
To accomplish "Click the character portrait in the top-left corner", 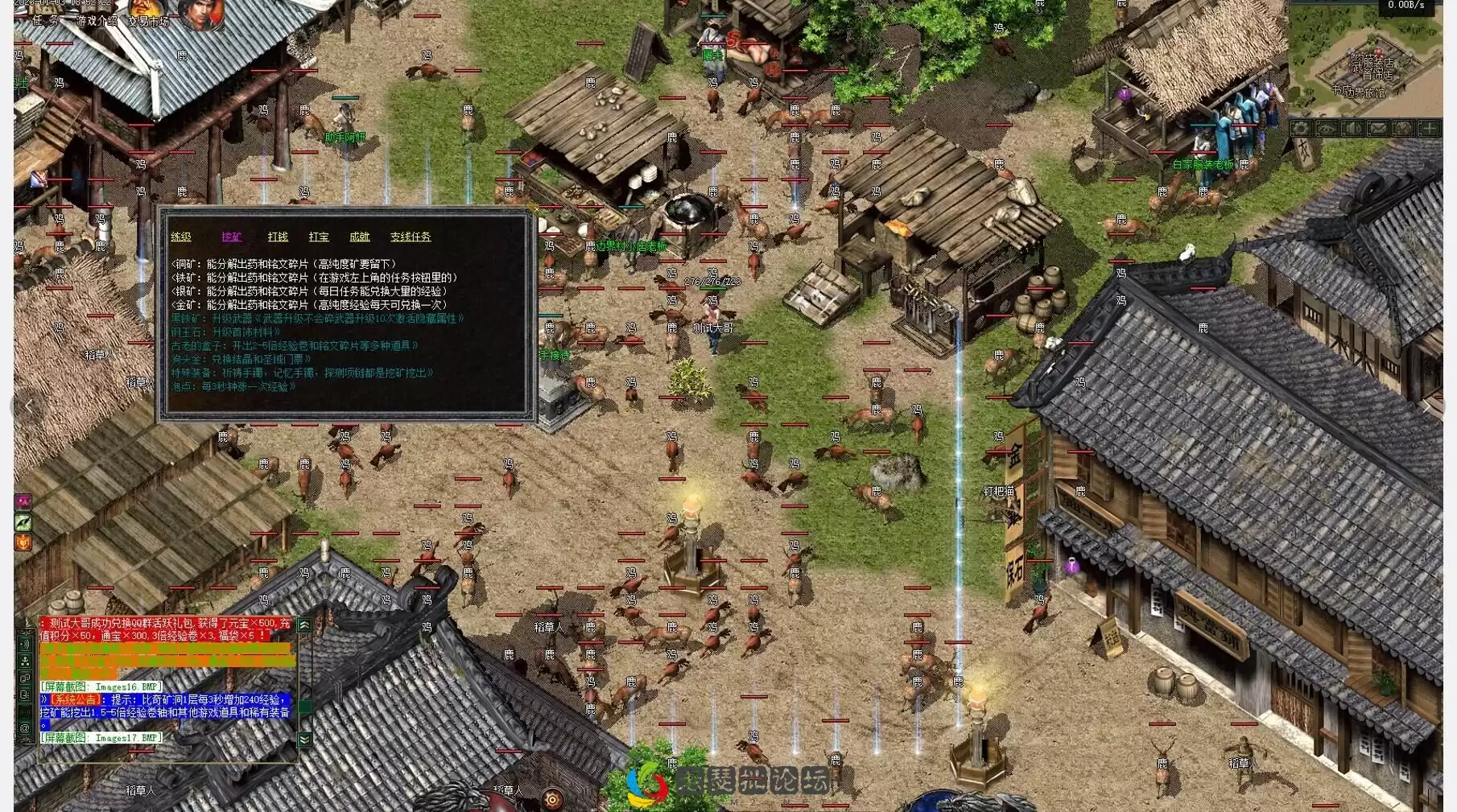I will click(x=204, y=16).
